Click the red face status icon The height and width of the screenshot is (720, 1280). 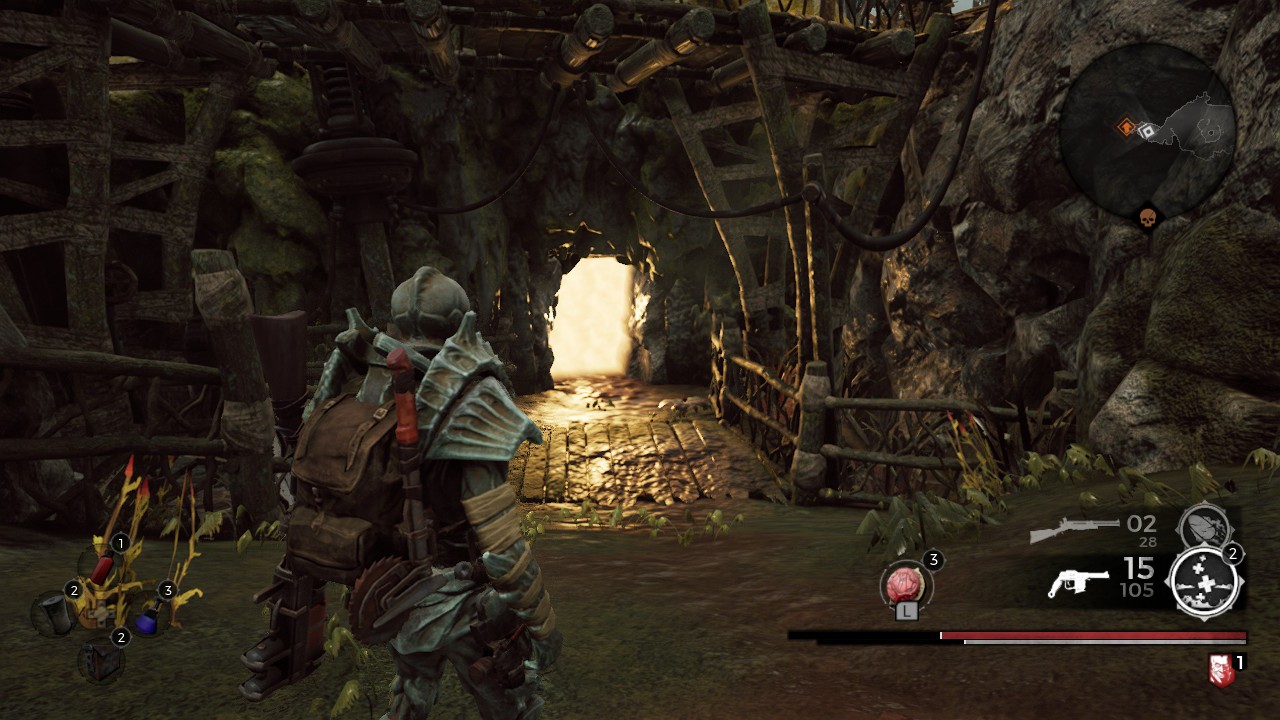coord(1221,670)
